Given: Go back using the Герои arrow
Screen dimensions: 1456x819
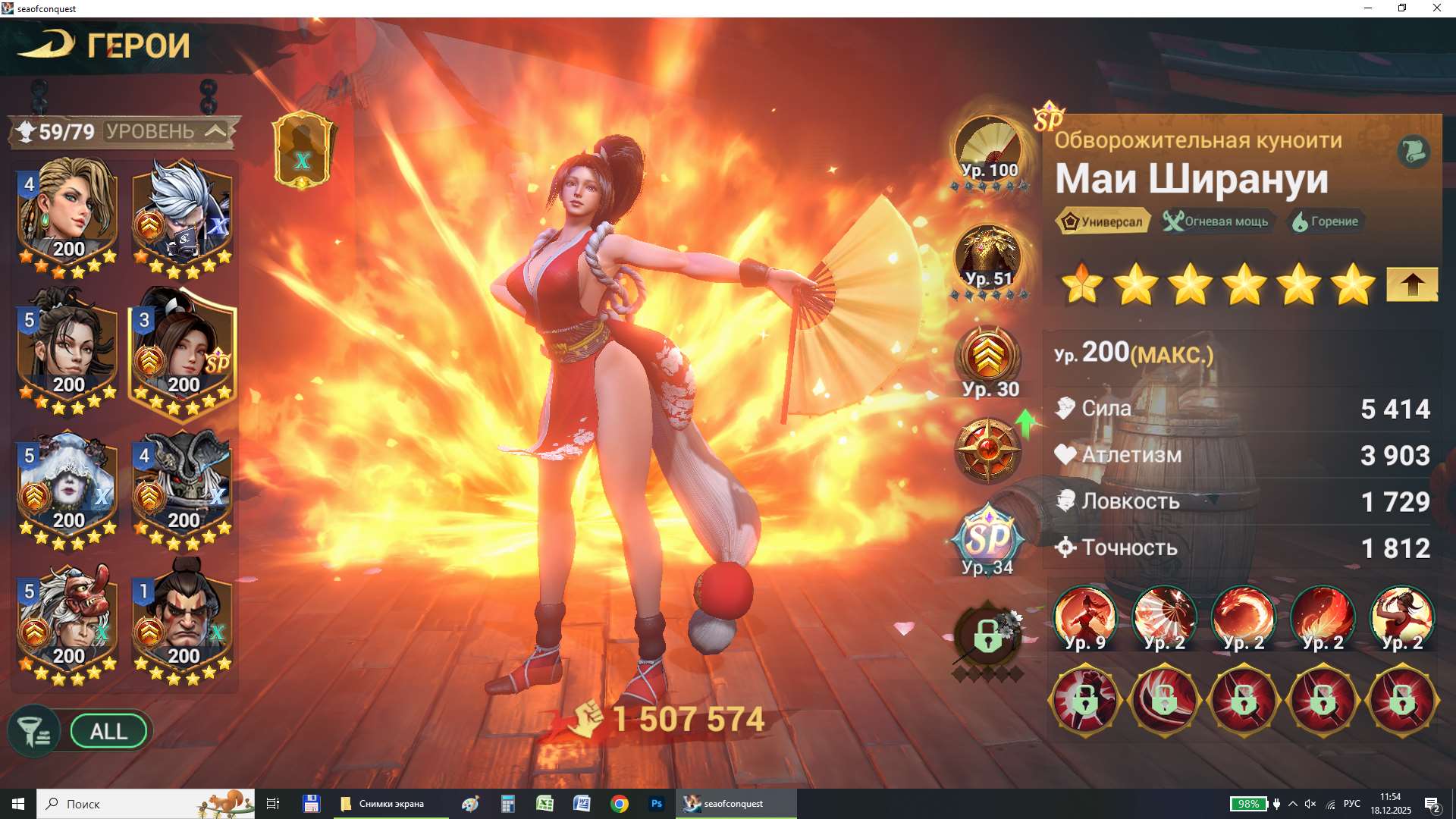Looking at the screenshot, I should (47, 44).
